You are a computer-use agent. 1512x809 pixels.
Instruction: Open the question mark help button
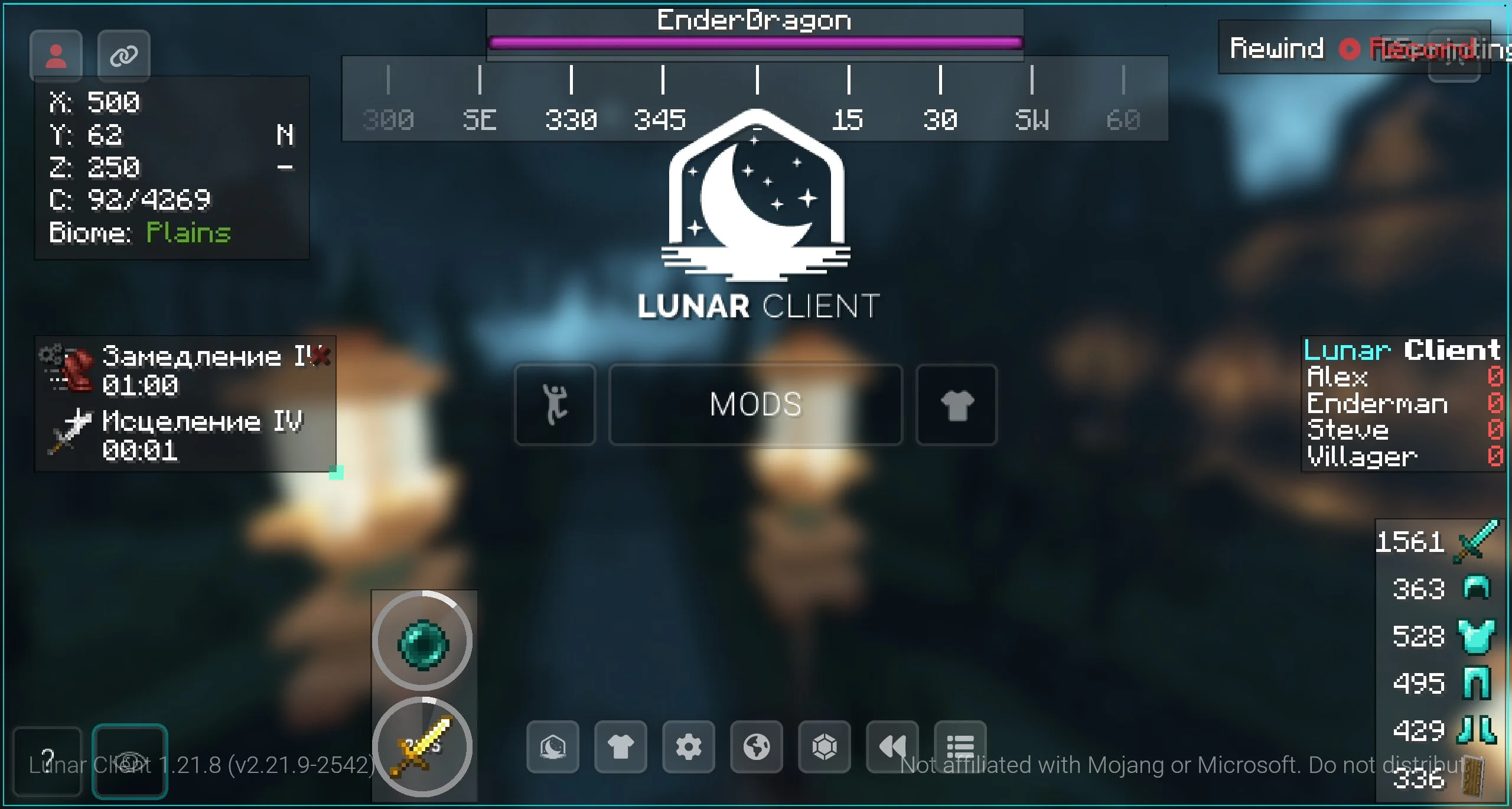[47, 761]
